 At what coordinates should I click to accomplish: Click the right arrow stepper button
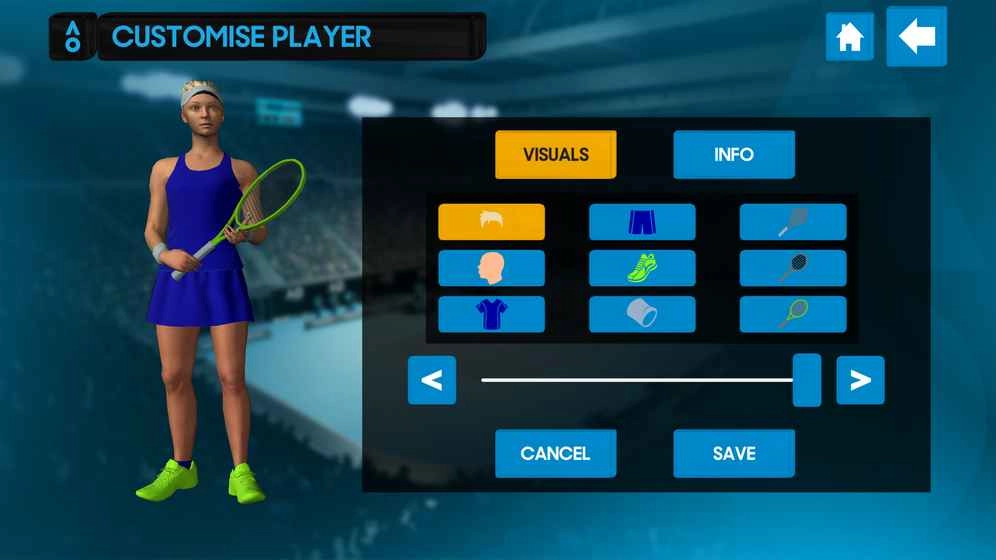860,380
